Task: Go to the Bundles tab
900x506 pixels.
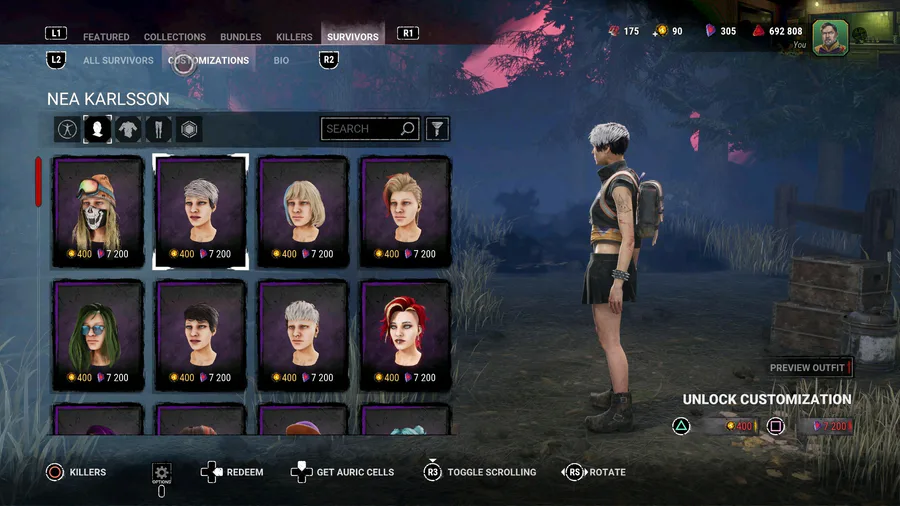Action: pos(240,37)
